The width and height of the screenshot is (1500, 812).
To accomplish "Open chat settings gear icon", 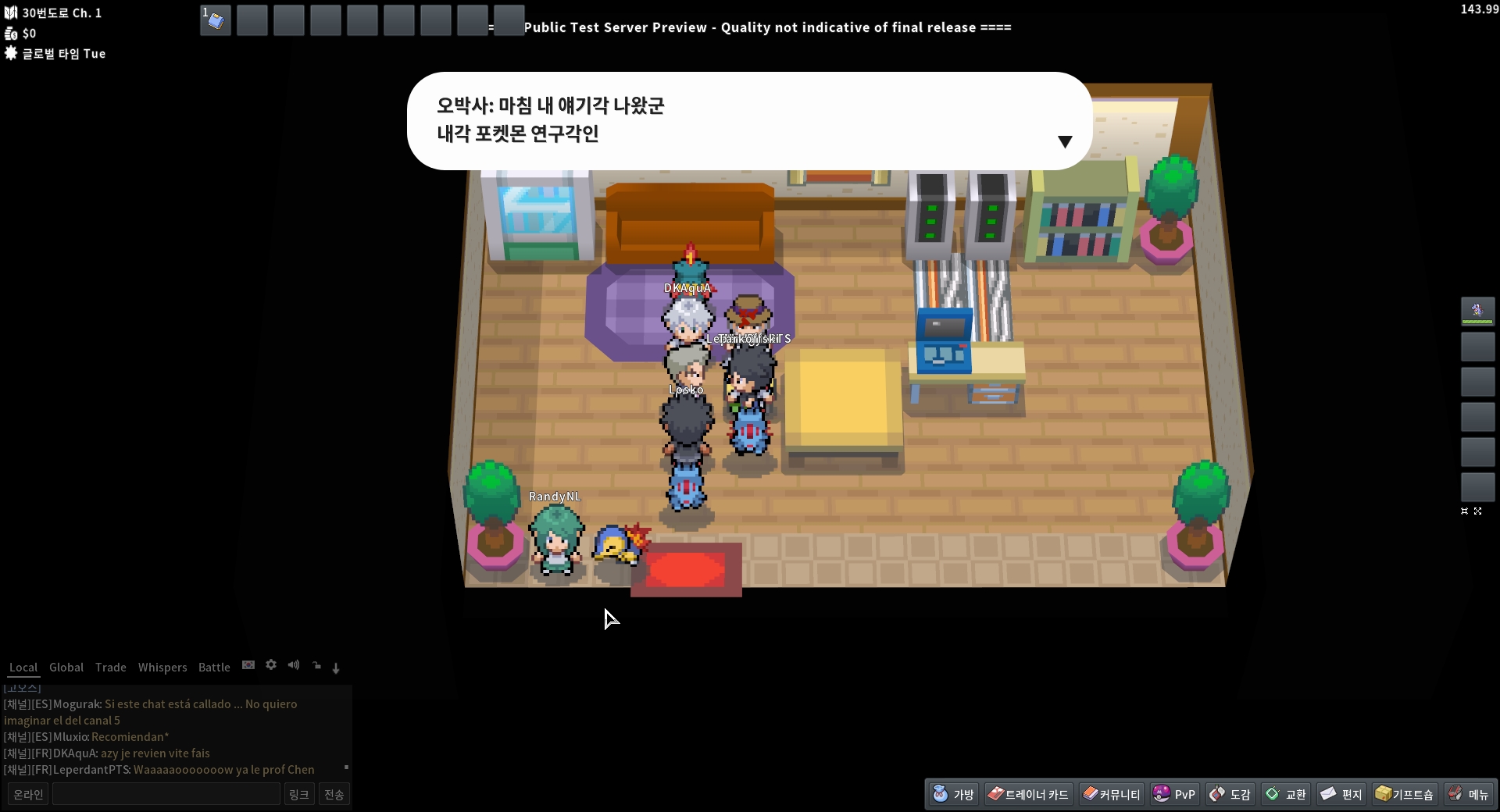I will [271, 665].
